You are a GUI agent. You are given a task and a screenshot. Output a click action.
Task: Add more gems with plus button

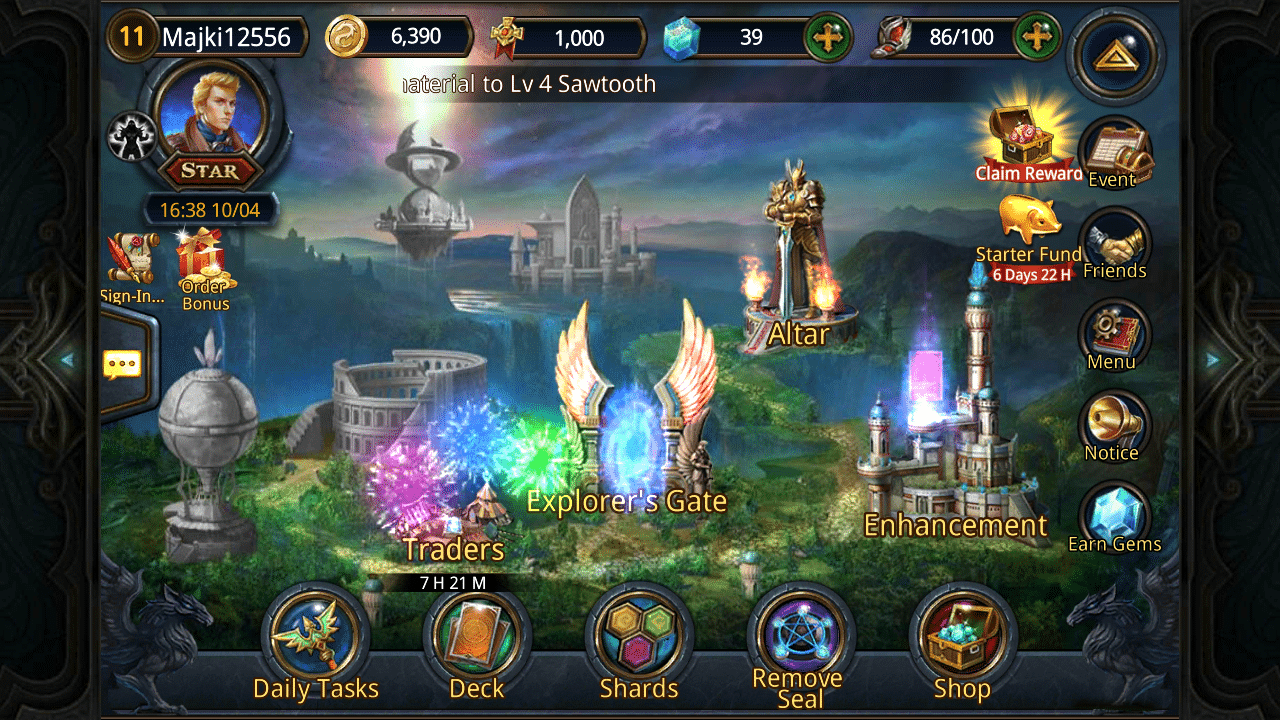coord(829,38)
